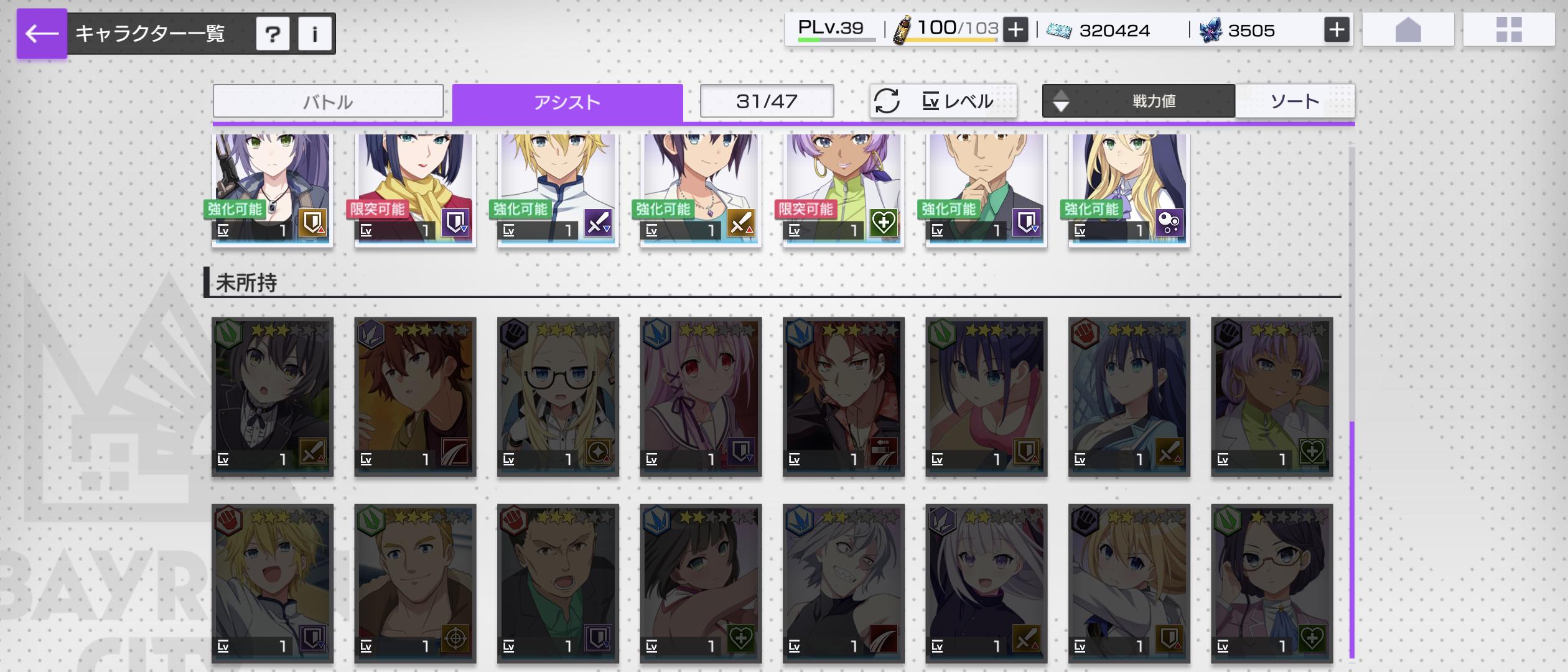Go back with the purple arrow button

click(42, 34)
